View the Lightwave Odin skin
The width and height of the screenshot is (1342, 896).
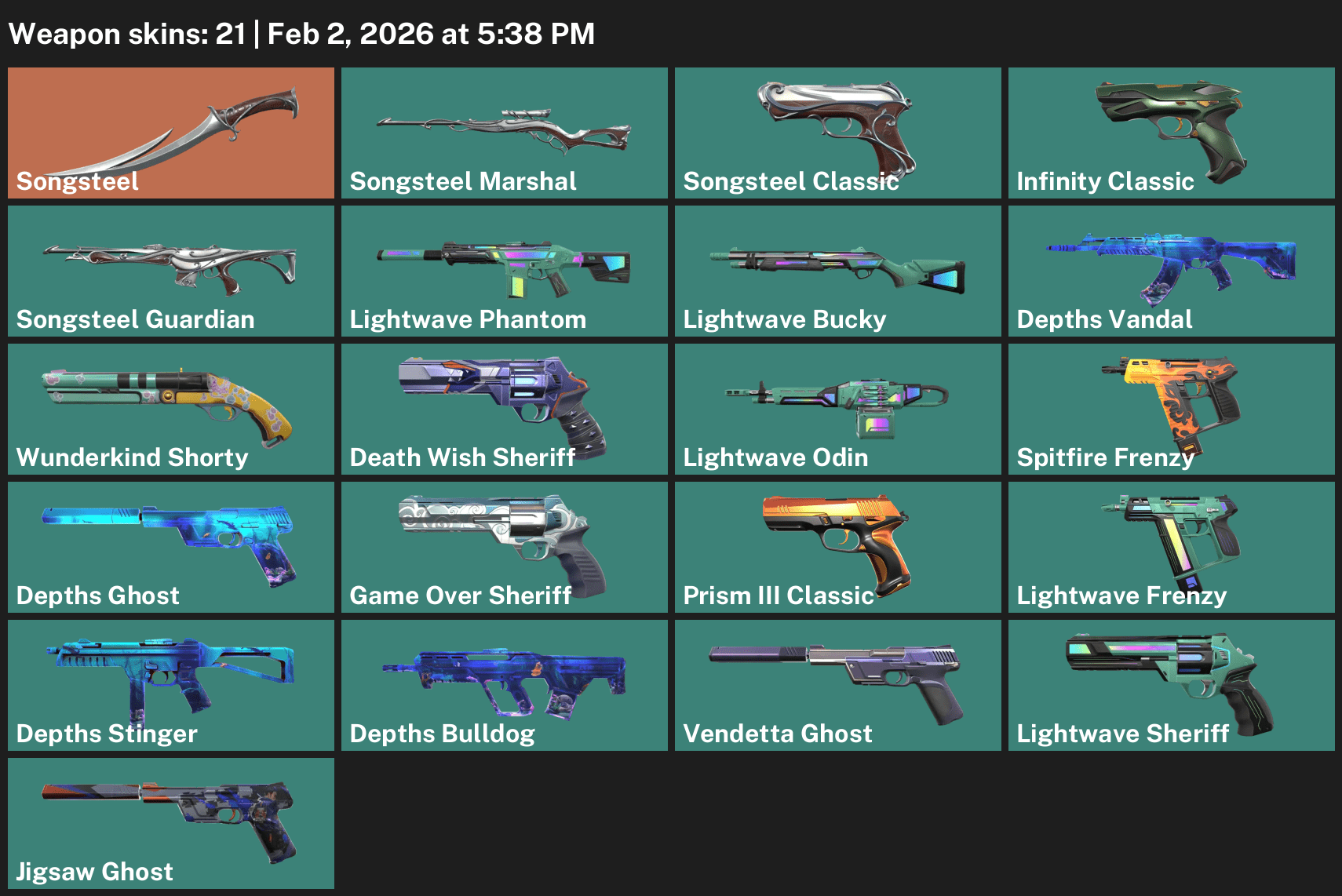click(x=837, y=410)
